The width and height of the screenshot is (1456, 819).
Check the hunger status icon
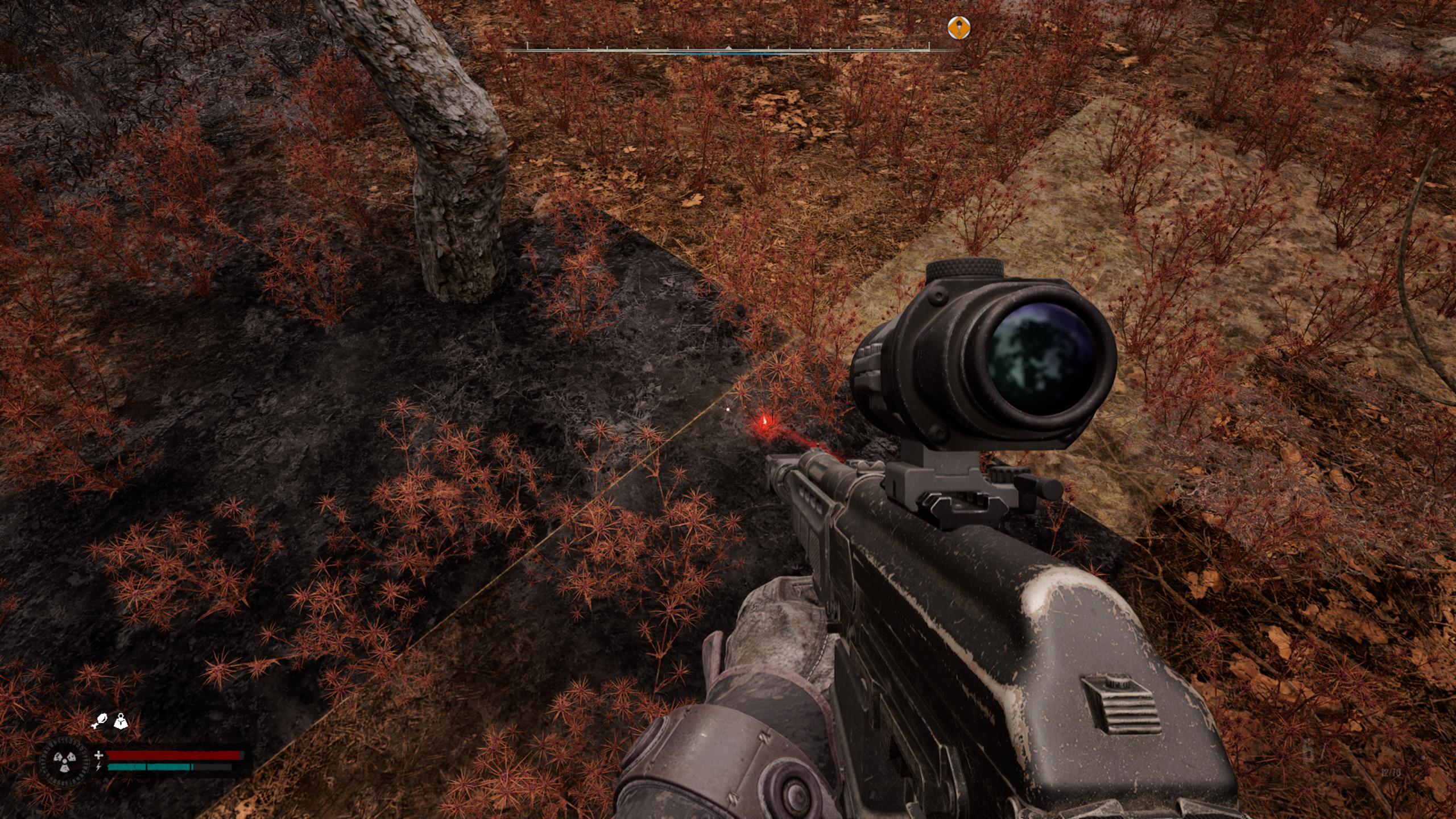click(100, 722)
